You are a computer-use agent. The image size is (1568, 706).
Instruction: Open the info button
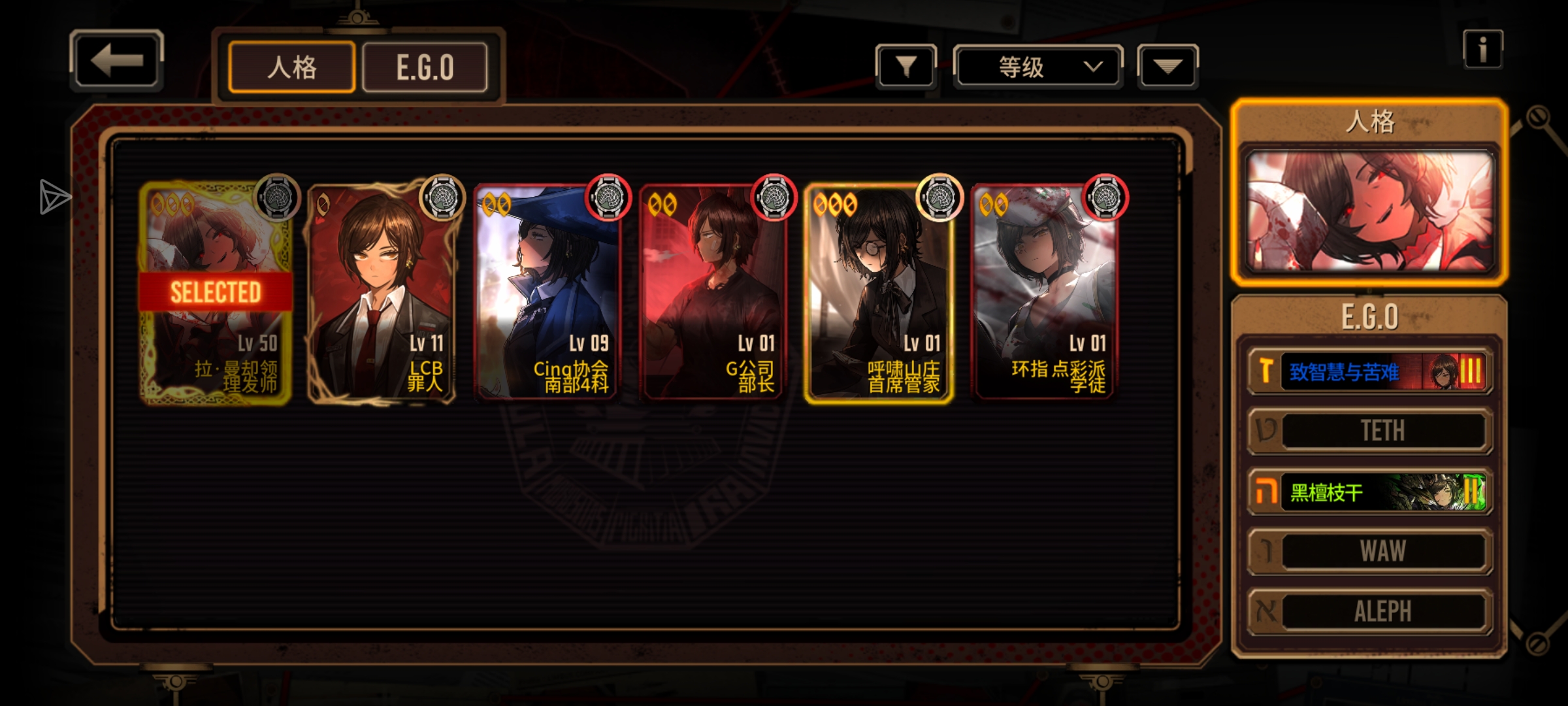[1482, 50]
